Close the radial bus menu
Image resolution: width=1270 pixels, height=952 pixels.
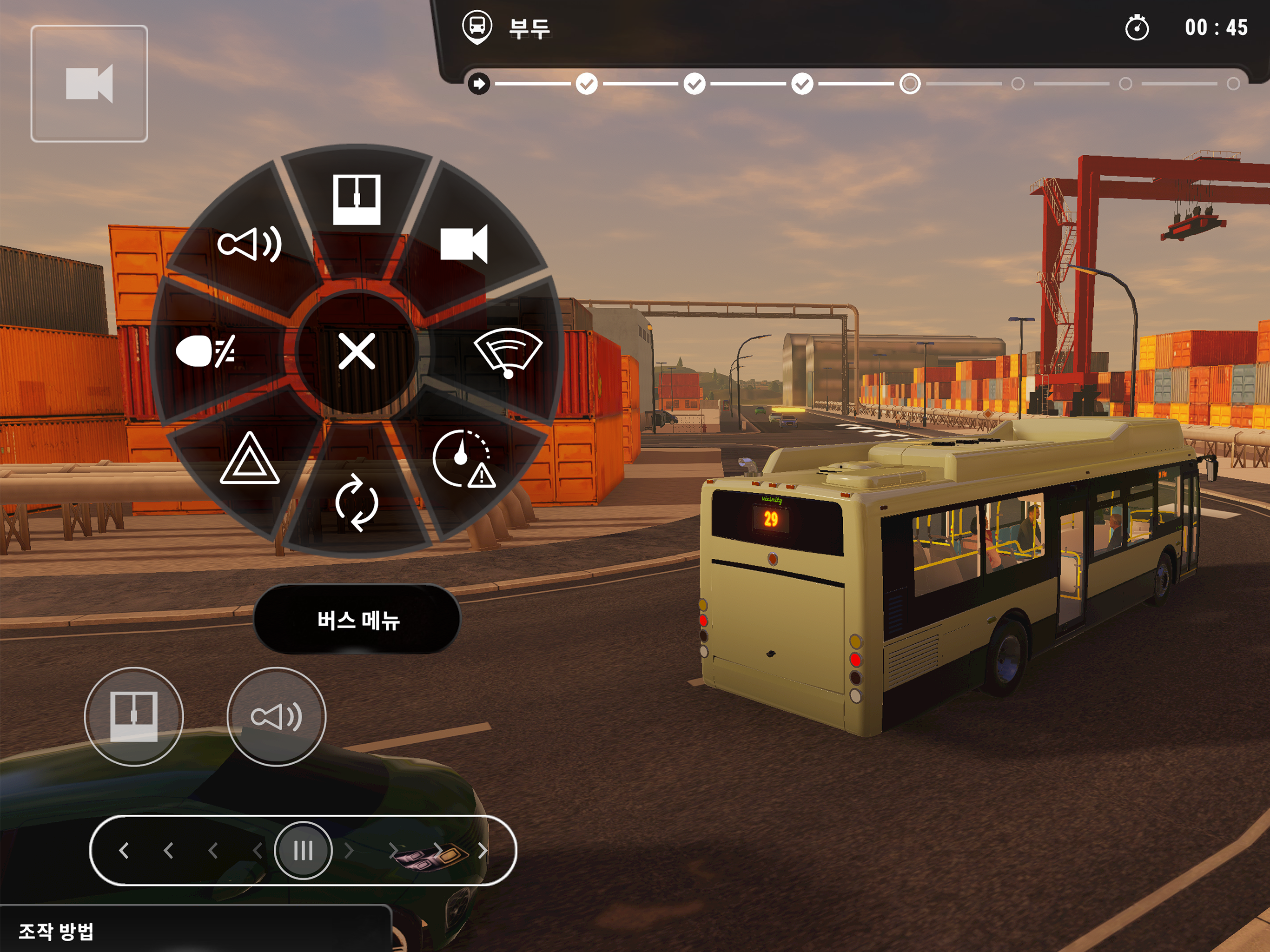click(357, 351)
